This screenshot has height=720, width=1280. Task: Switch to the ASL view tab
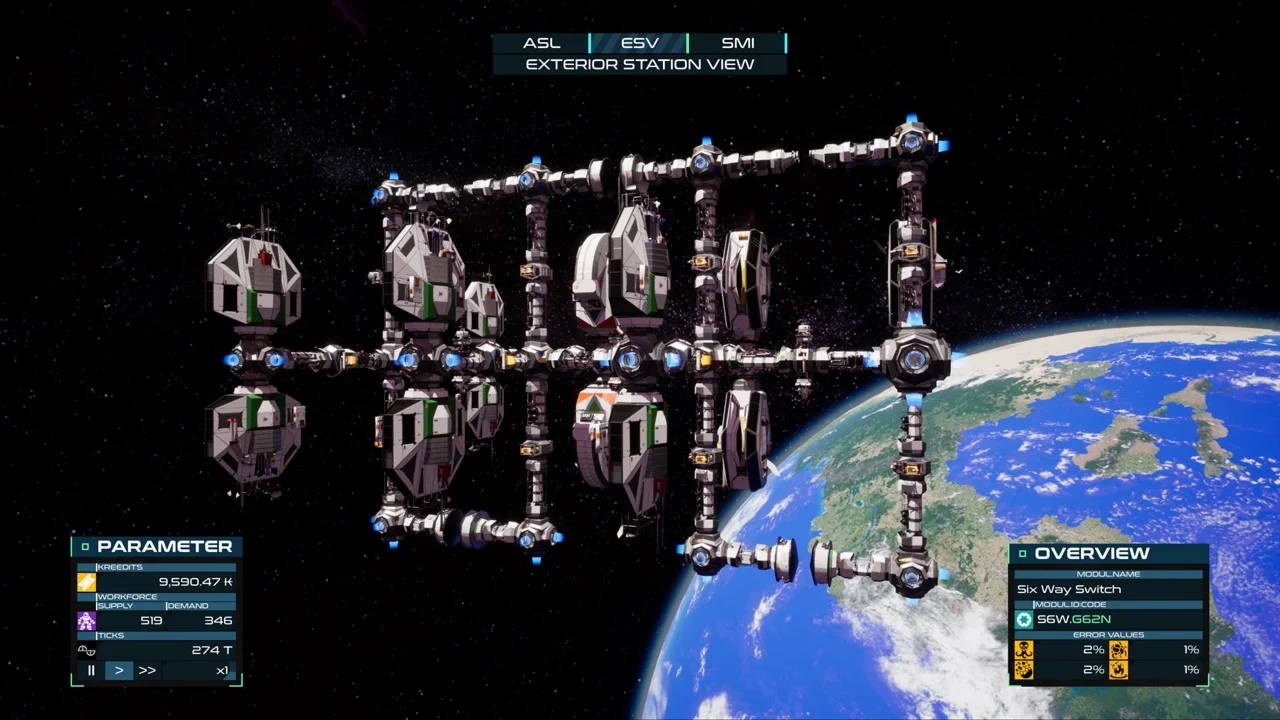point(541,43)
